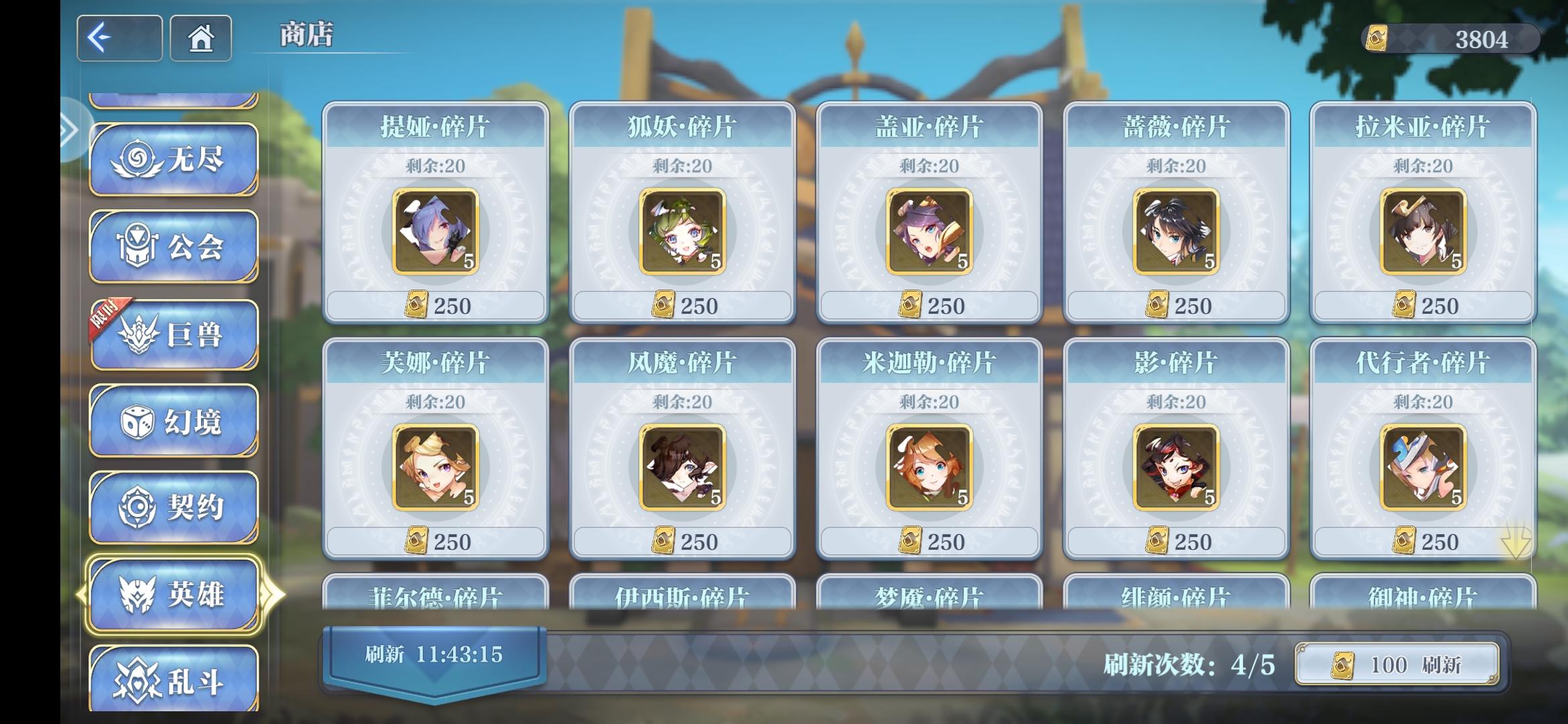Tap the back arrow to exit shop
The image size is (1568, 724).
119,38
